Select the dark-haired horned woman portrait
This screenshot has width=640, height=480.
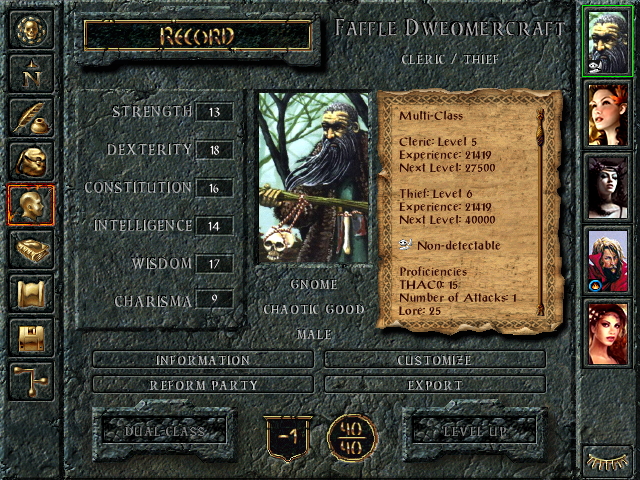click(607, 188)
